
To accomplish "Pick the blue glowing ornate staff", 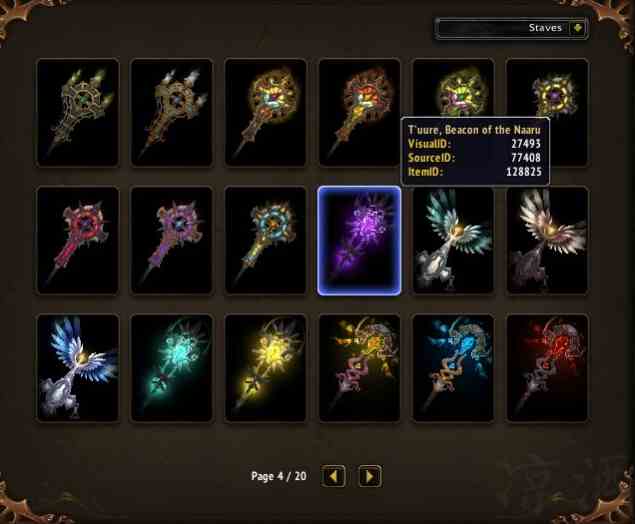I will pyautogui.click(x=453, y=367).
